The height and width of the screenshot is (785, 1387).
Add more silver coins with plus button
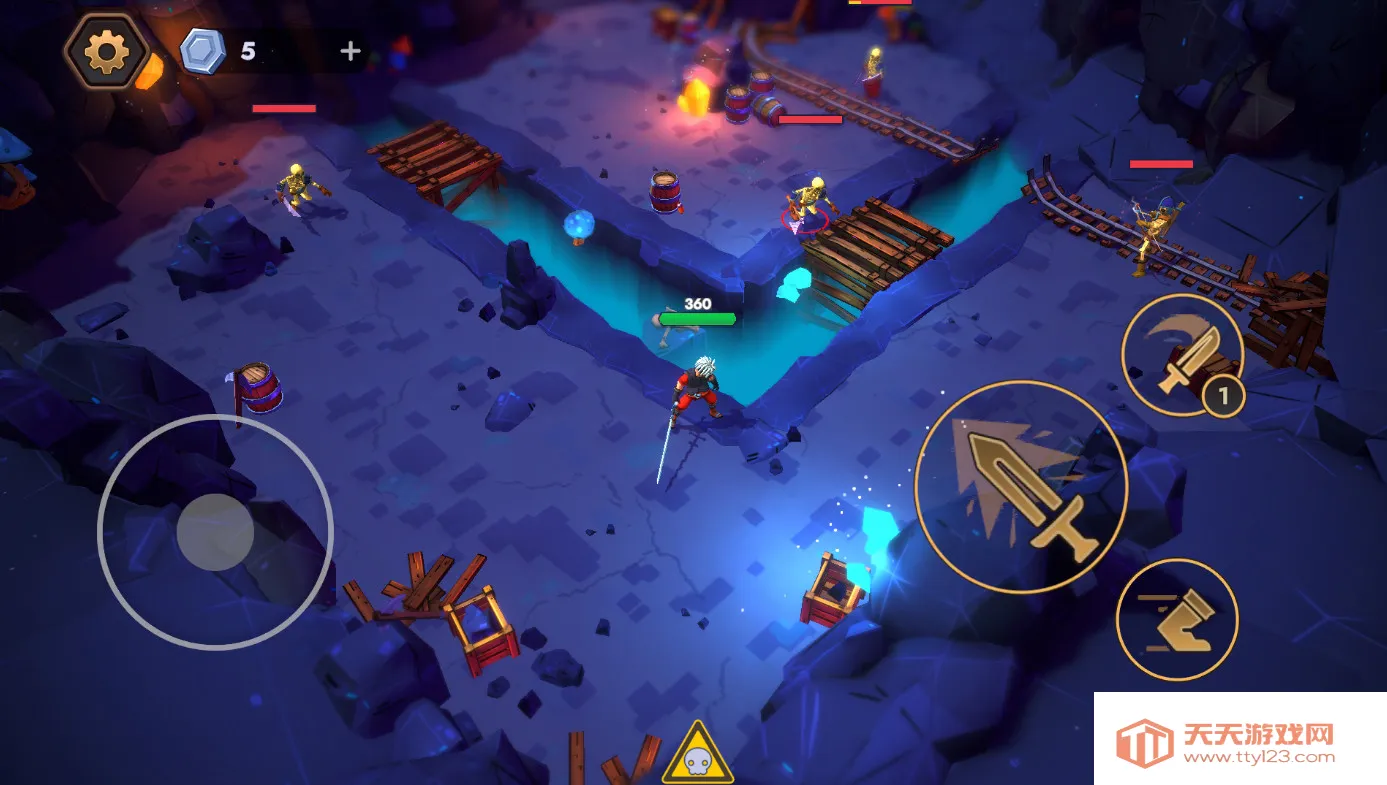[x=350, y=51]
